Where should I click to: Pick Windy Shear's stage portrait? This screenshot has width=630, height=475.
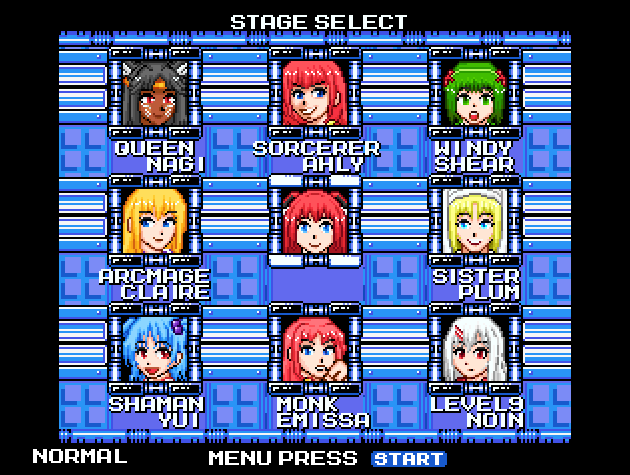point(475,92)
